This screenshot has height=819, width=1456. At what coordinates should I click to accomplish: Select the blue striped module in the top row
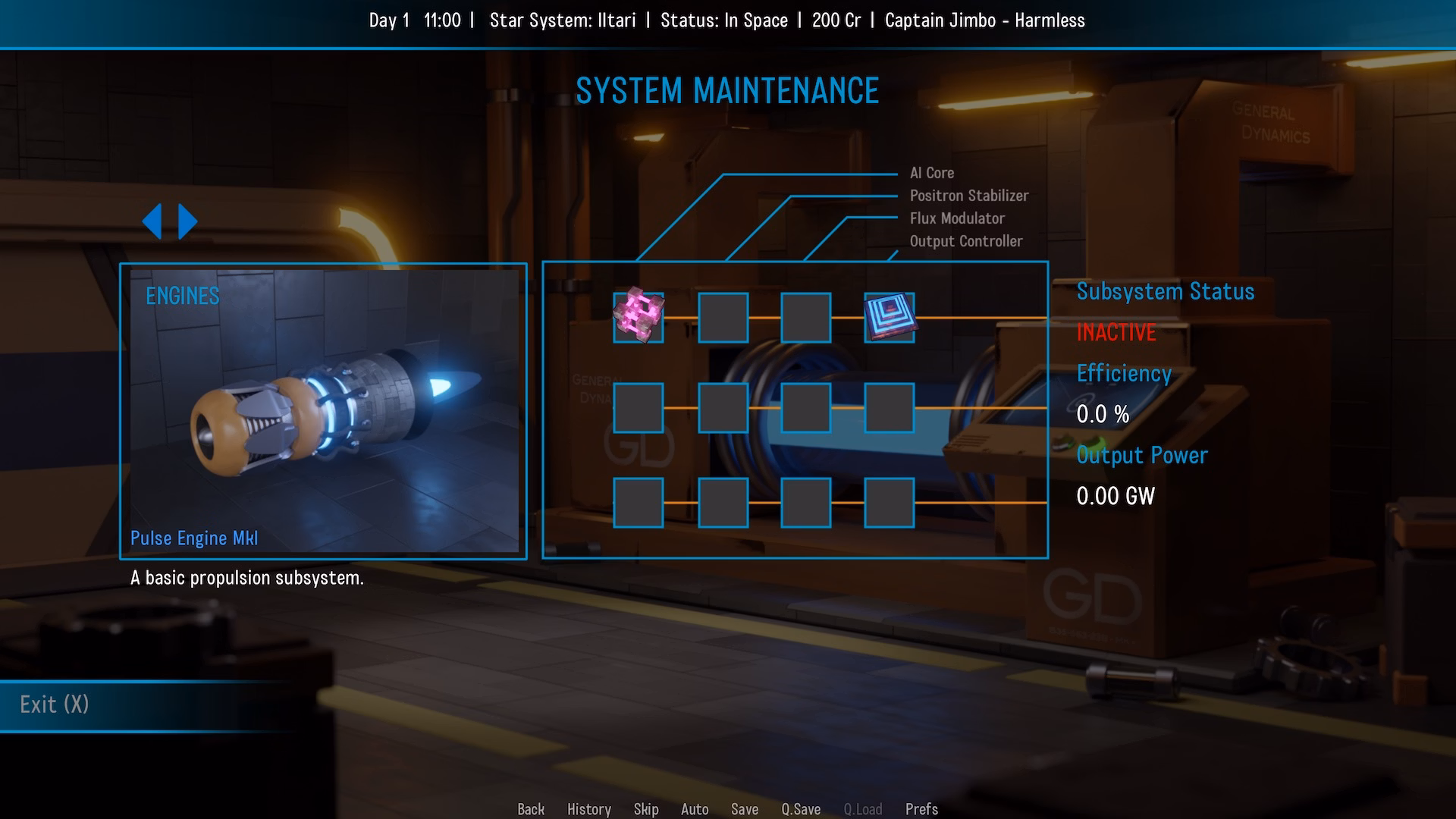(890, 317)
